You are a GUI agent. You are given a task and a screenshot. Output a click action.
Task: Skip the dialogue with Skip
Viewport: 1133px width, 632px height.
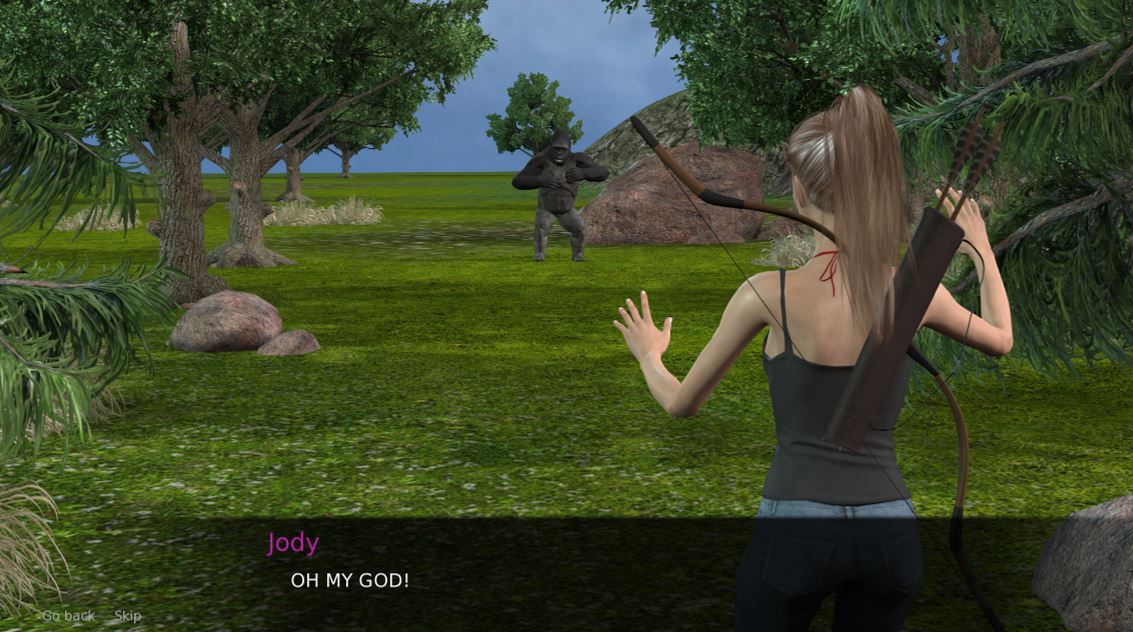(128, 616)
